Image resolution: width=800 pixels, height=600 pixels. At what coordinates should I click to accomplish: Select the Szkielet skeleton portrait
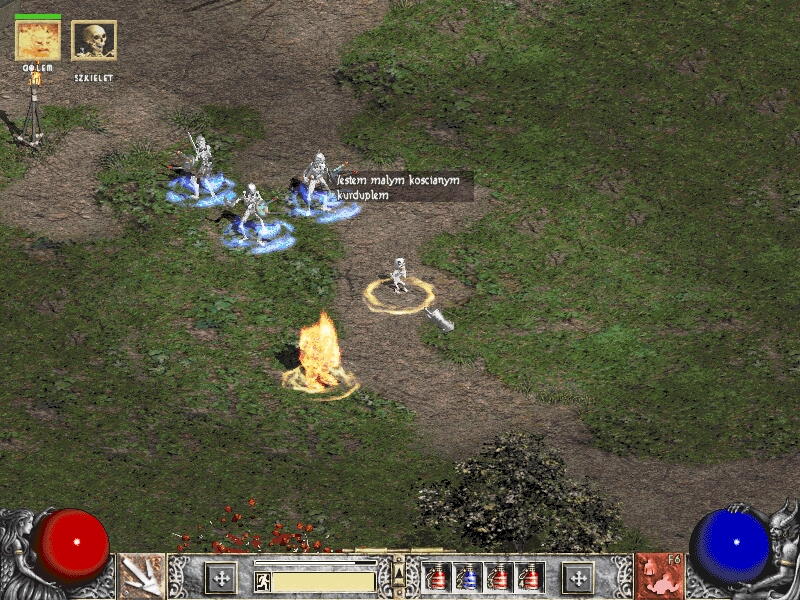[x=94, y=41]
